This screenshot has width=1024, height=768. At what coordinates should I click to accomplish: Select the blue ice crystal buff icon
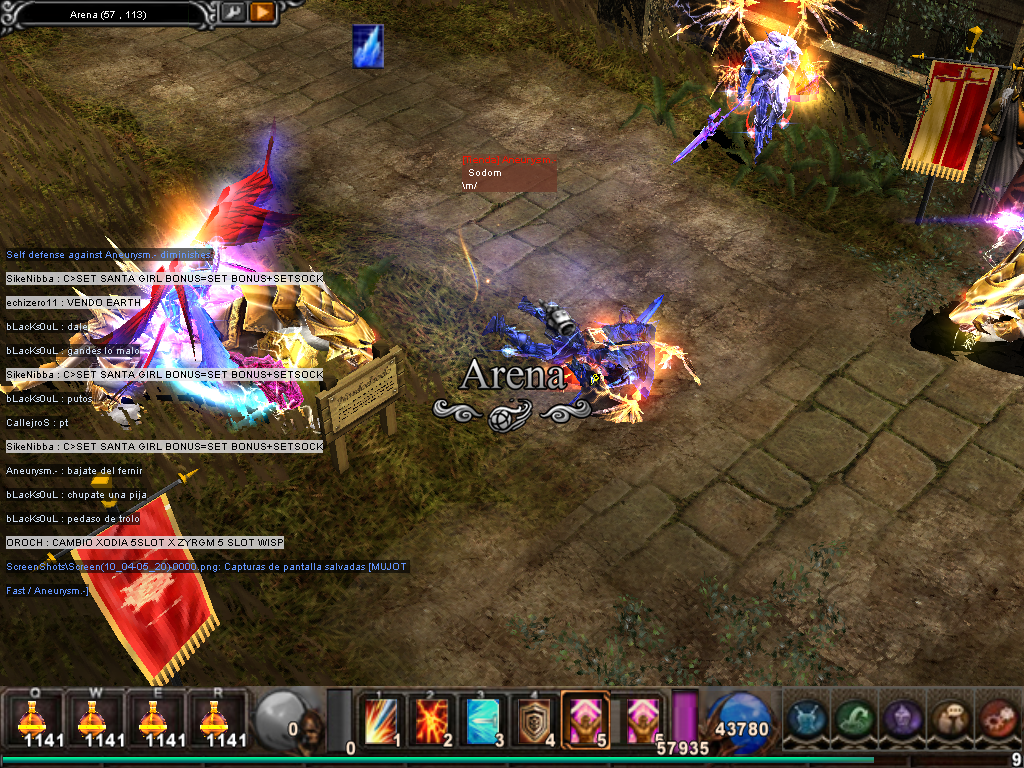point(368,47)
